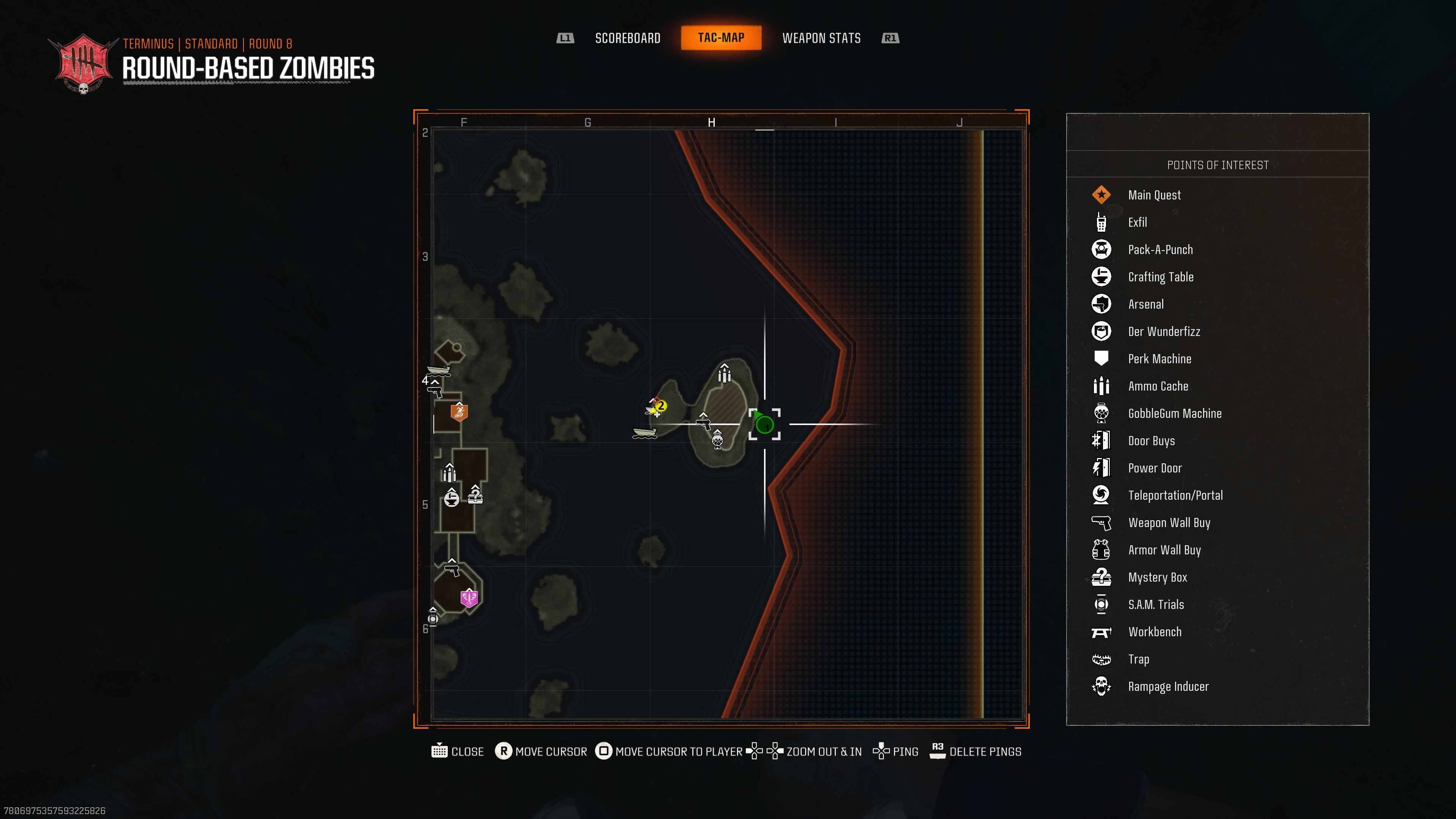
Task: Select the Workbench legend entry
Action: (1154, 632)
